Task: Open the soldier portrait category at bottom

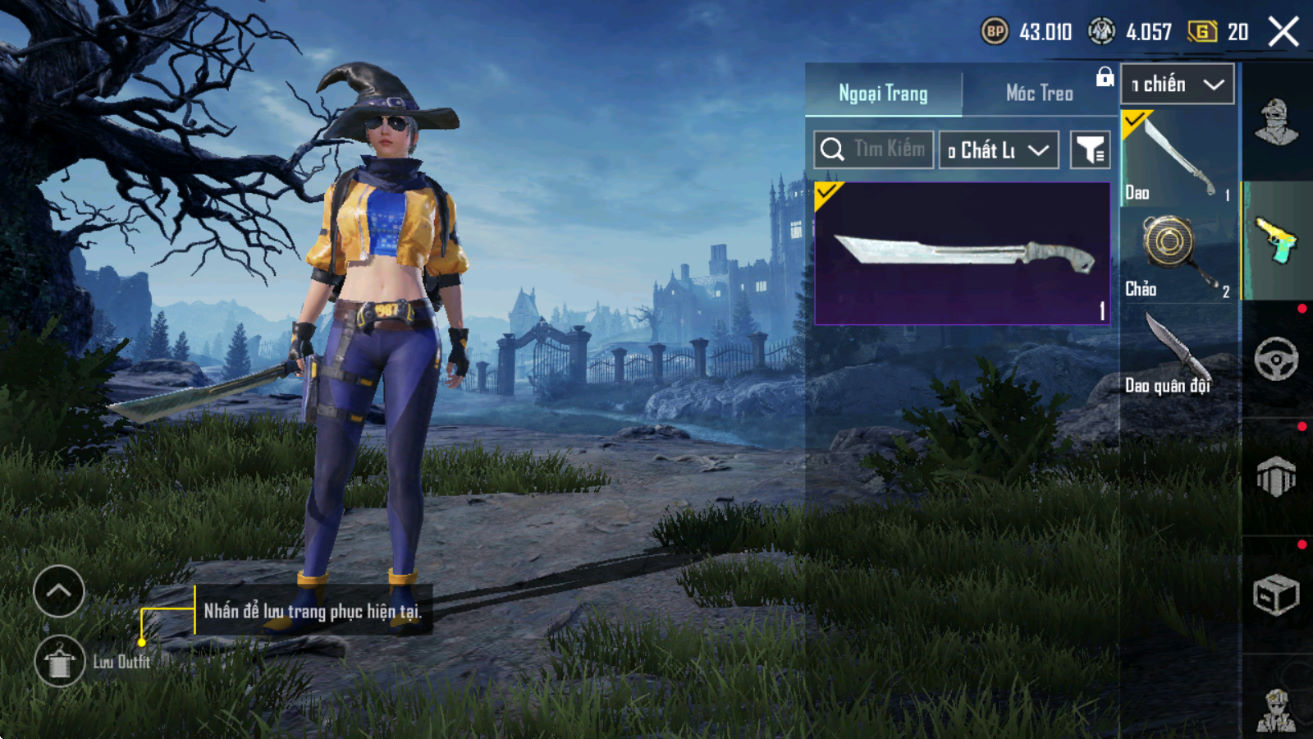Action: tap(1276, 707)
